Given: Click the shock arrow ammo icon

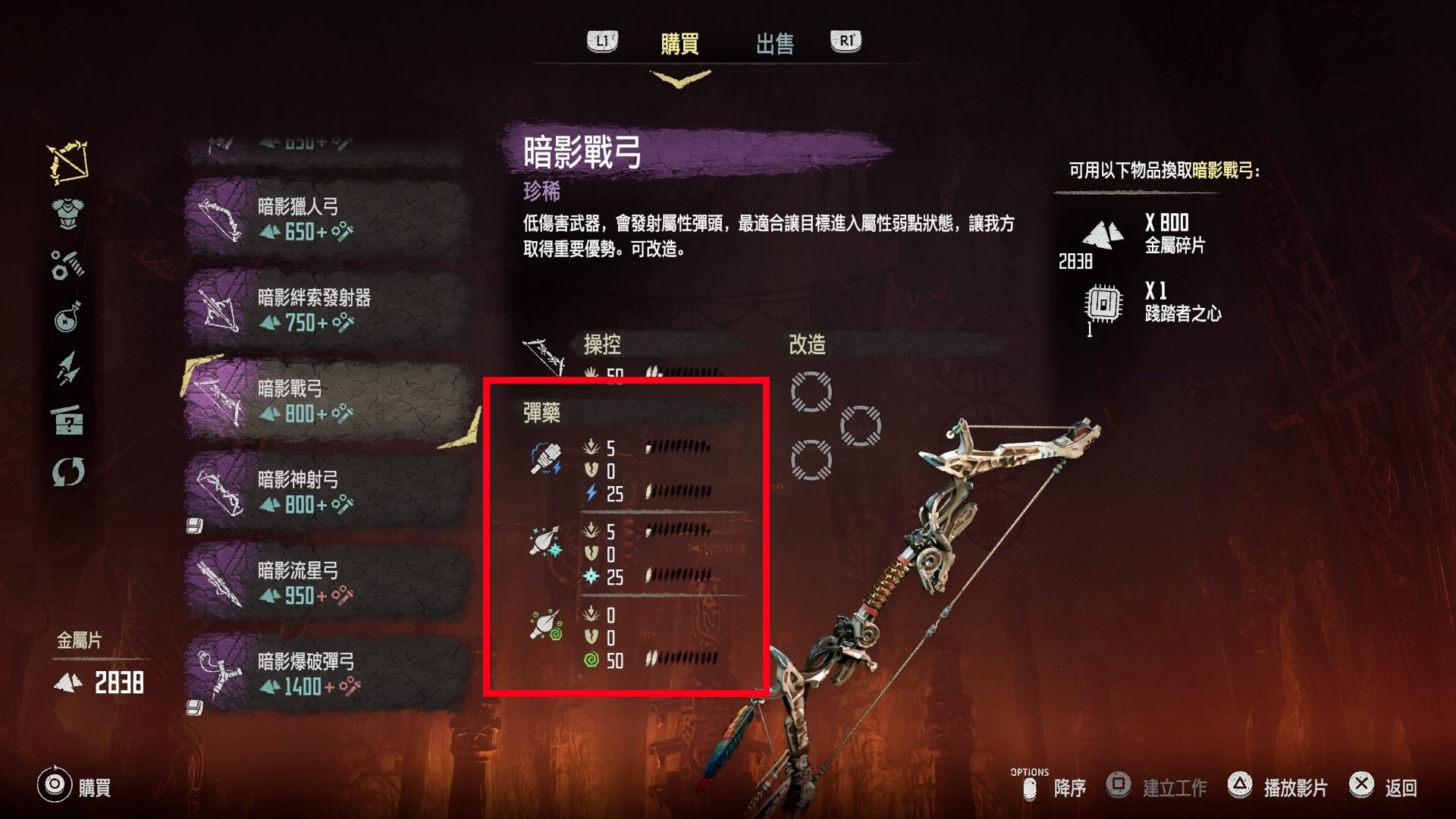Looking at the screenshot, I should [x=546, y=460].
